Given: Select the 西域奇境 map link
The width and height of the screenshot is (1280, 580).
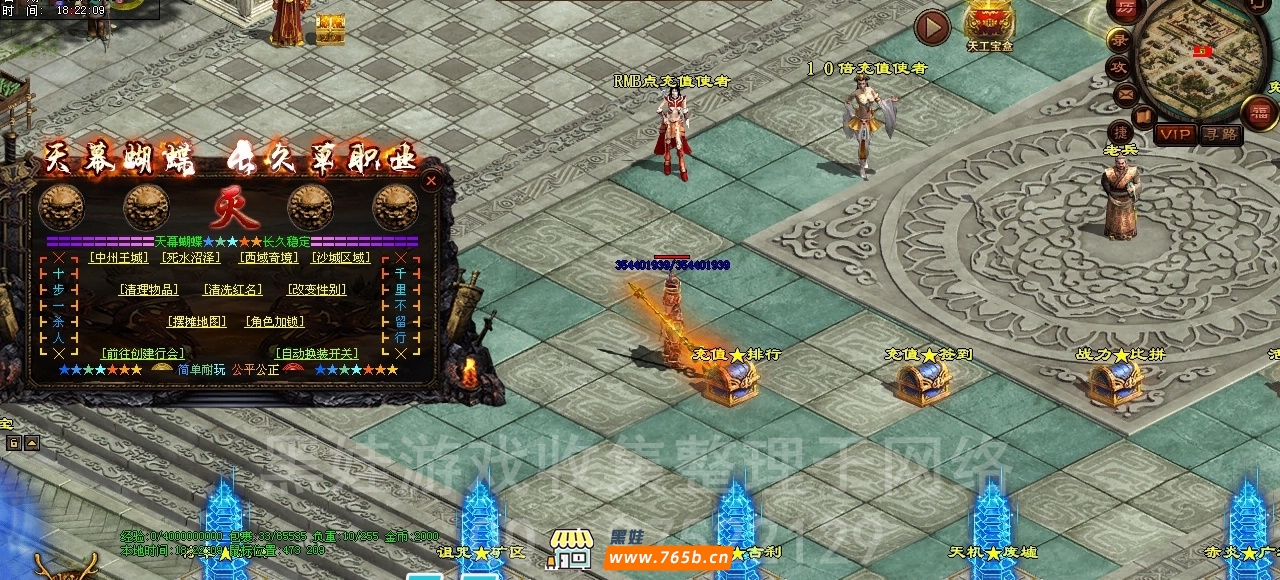Looking at the screenshot, I should point(268,258).
